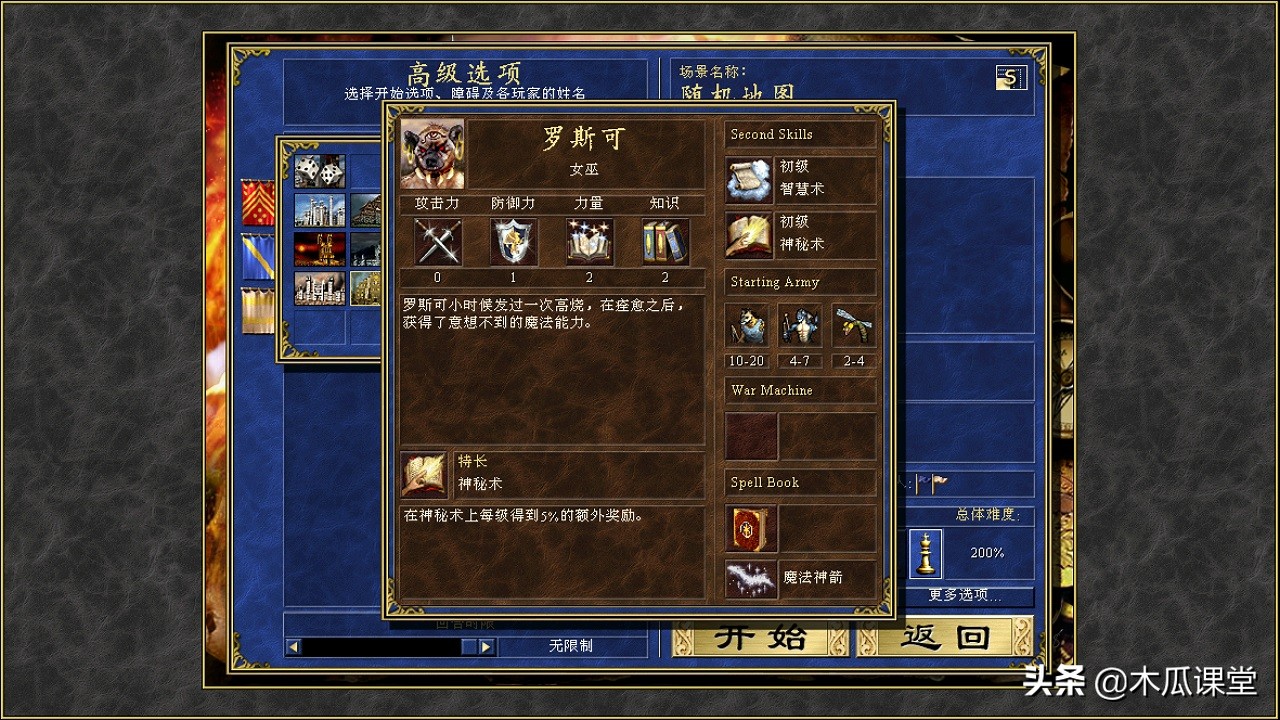Click the Attack (攻击力) crossed swords icon

pos(436,240)
